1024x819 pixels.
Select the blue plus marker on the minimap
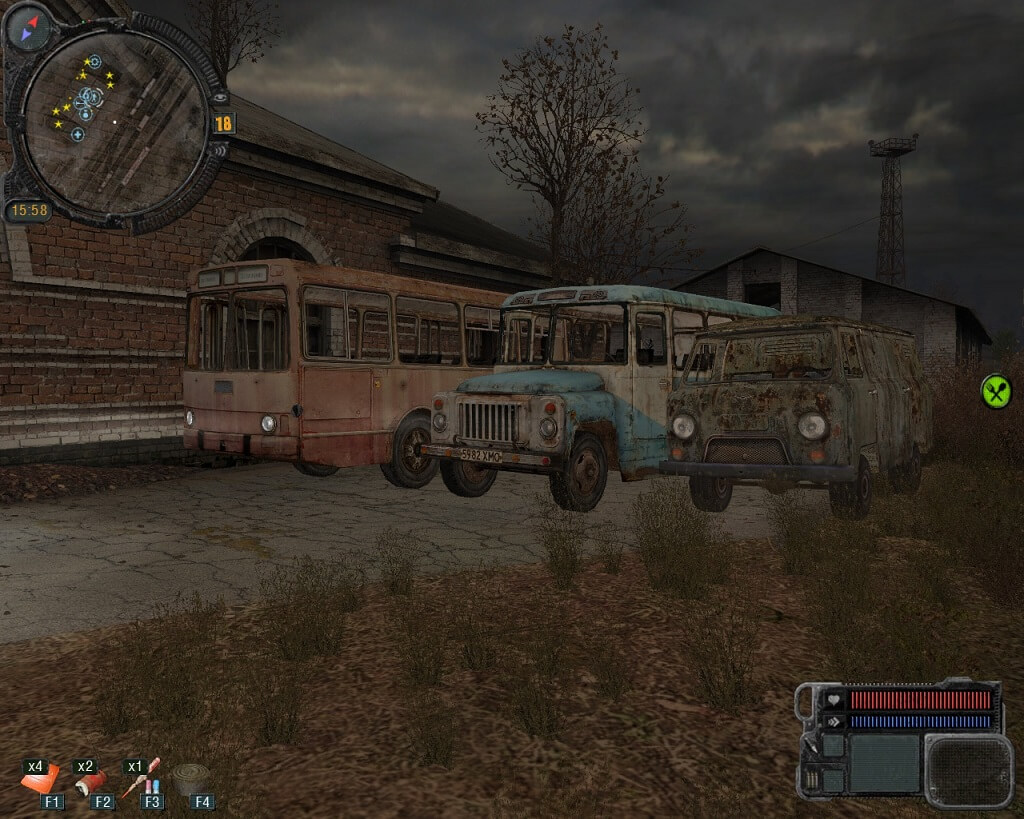[77, 134]
